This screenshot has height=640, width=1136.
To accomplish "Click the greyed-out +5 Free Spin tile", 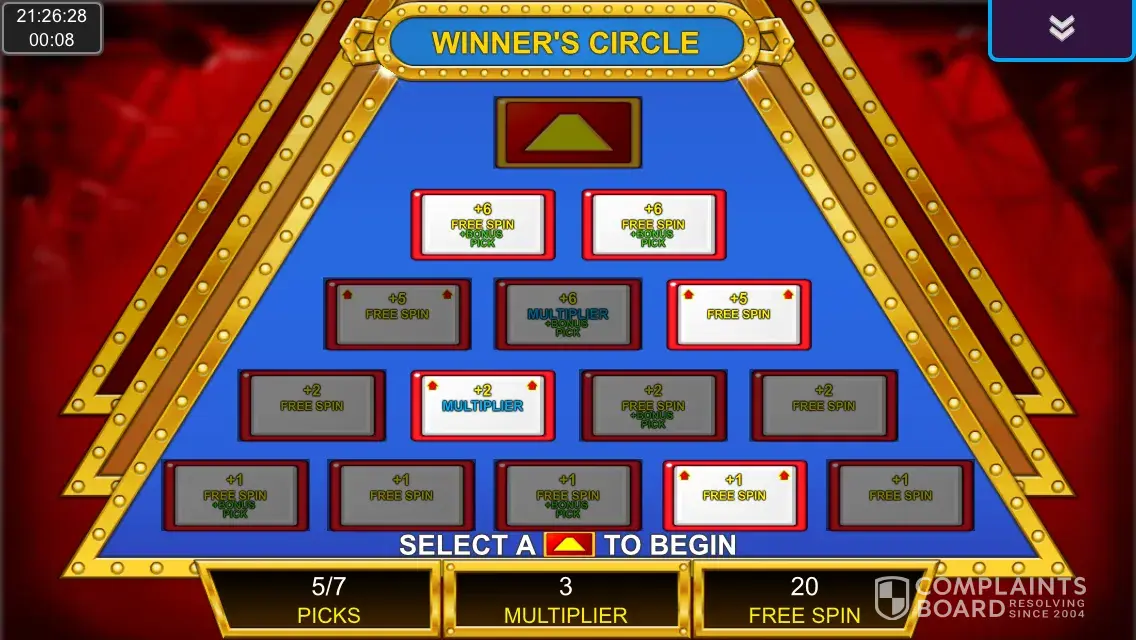I will (x=397, y=315).
